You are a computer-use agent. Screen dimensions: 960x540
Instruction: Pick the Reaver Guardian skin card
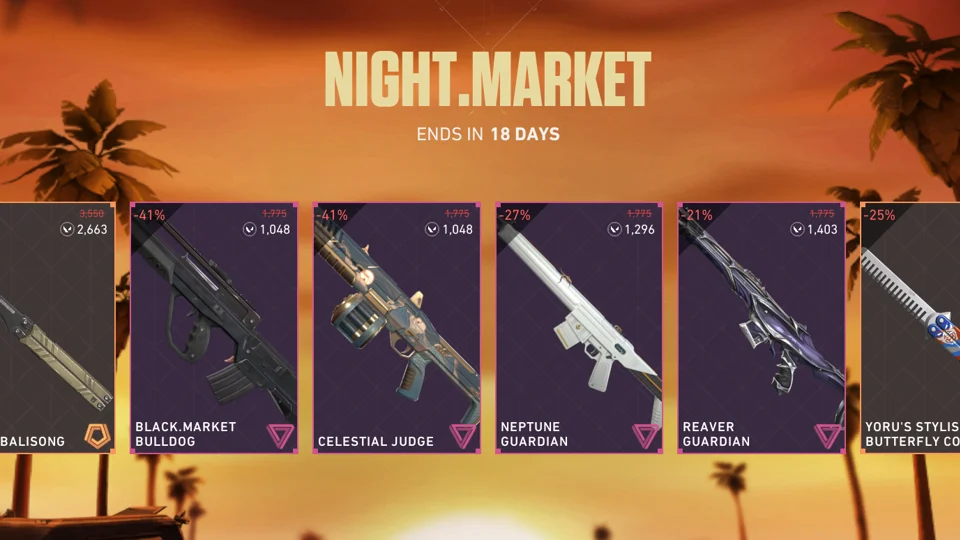pos(762,328)
